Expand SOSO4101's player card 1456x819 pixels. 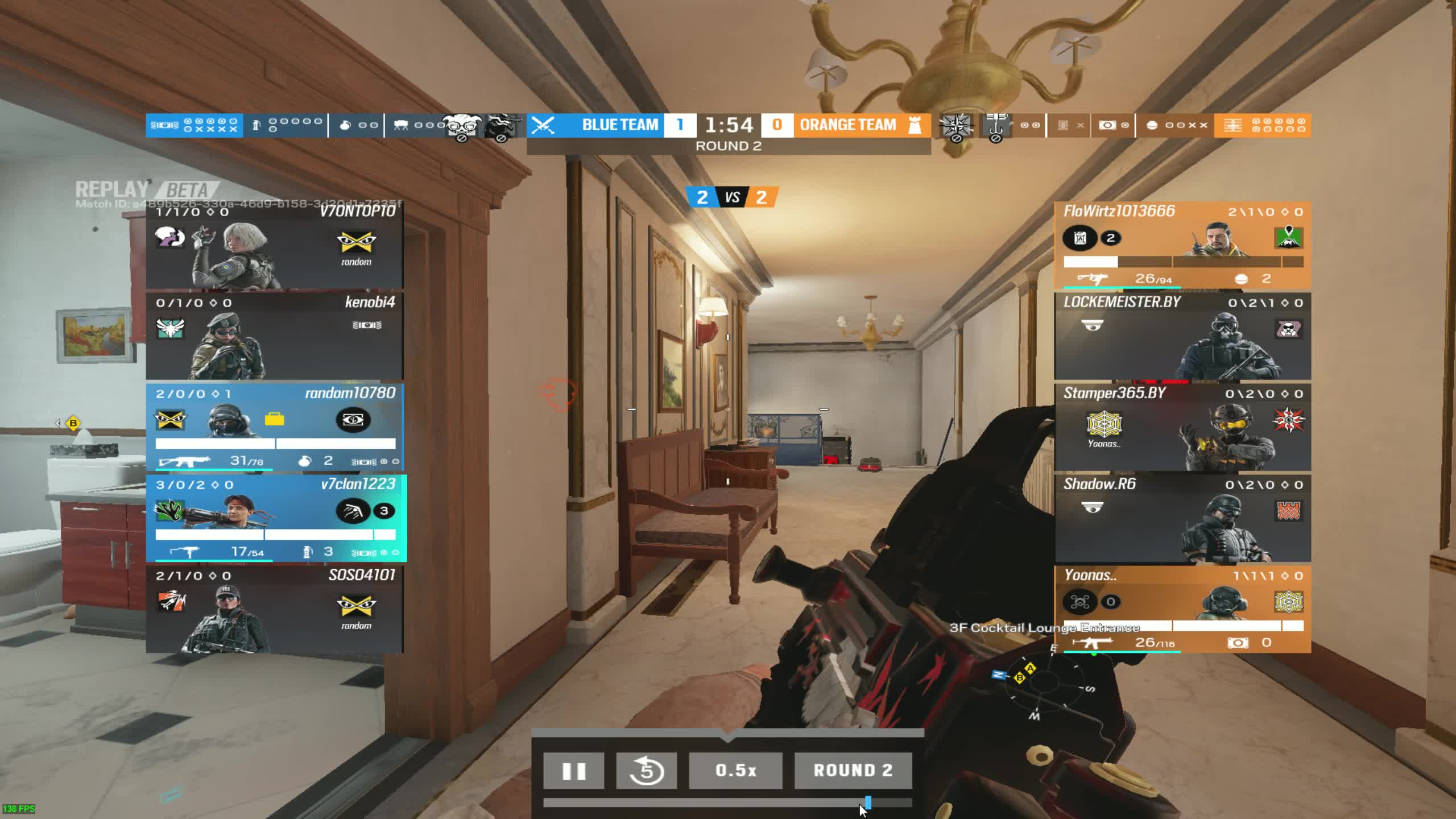tap(277, 609)
